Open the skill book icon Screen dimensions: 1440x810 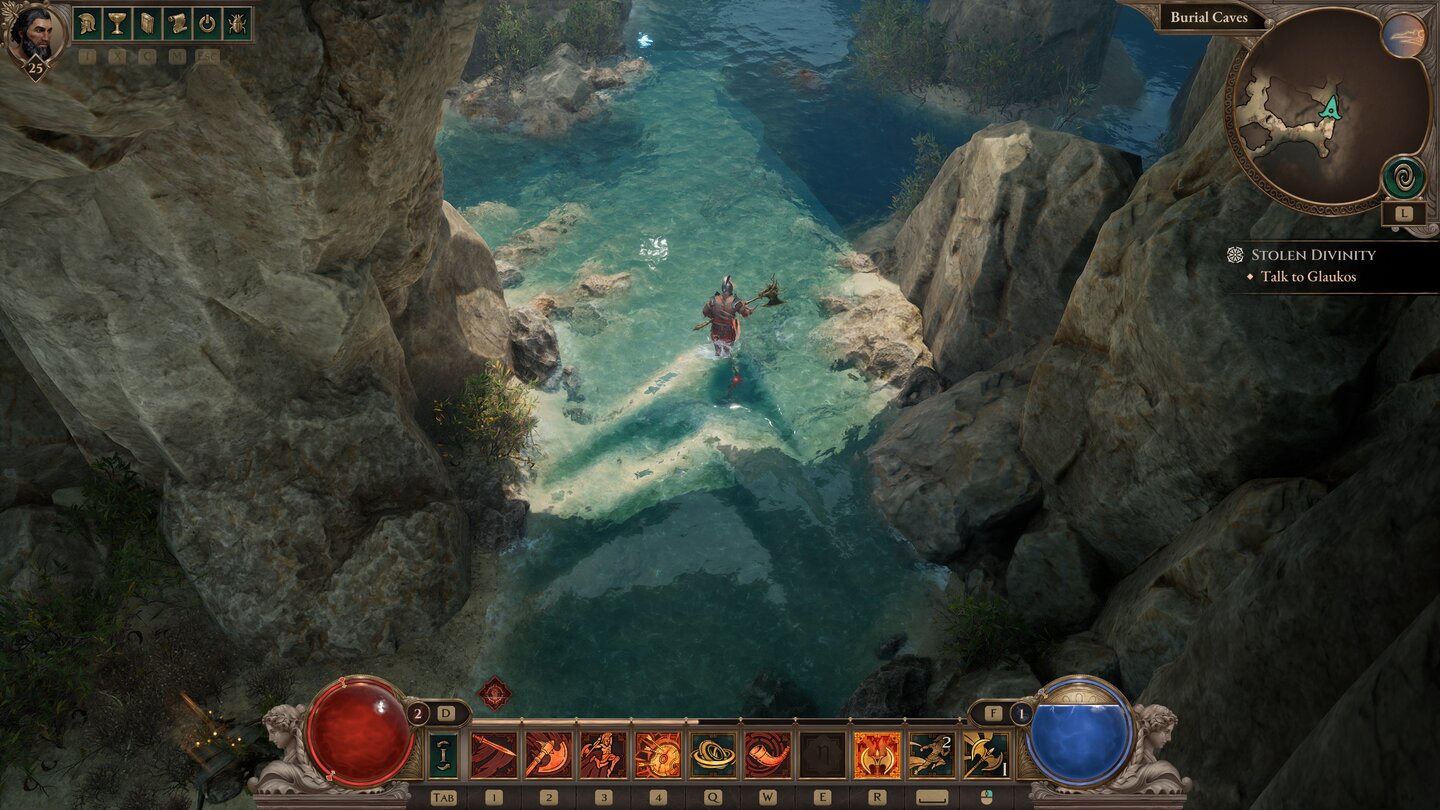click(146, 24)
